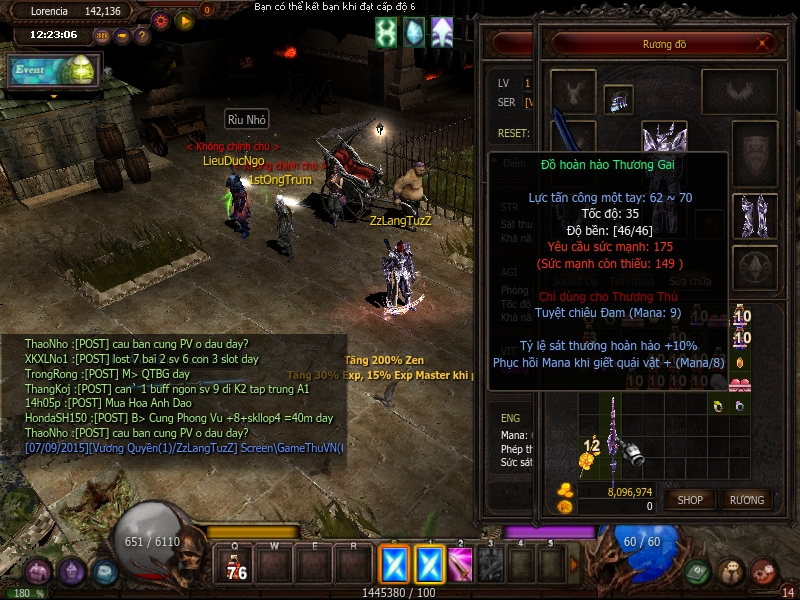Image resolution: width=800 pixels, height=600 pixels.
Task: Activate the dark armor skill in slot 3
Action: (x=491, y=565)
